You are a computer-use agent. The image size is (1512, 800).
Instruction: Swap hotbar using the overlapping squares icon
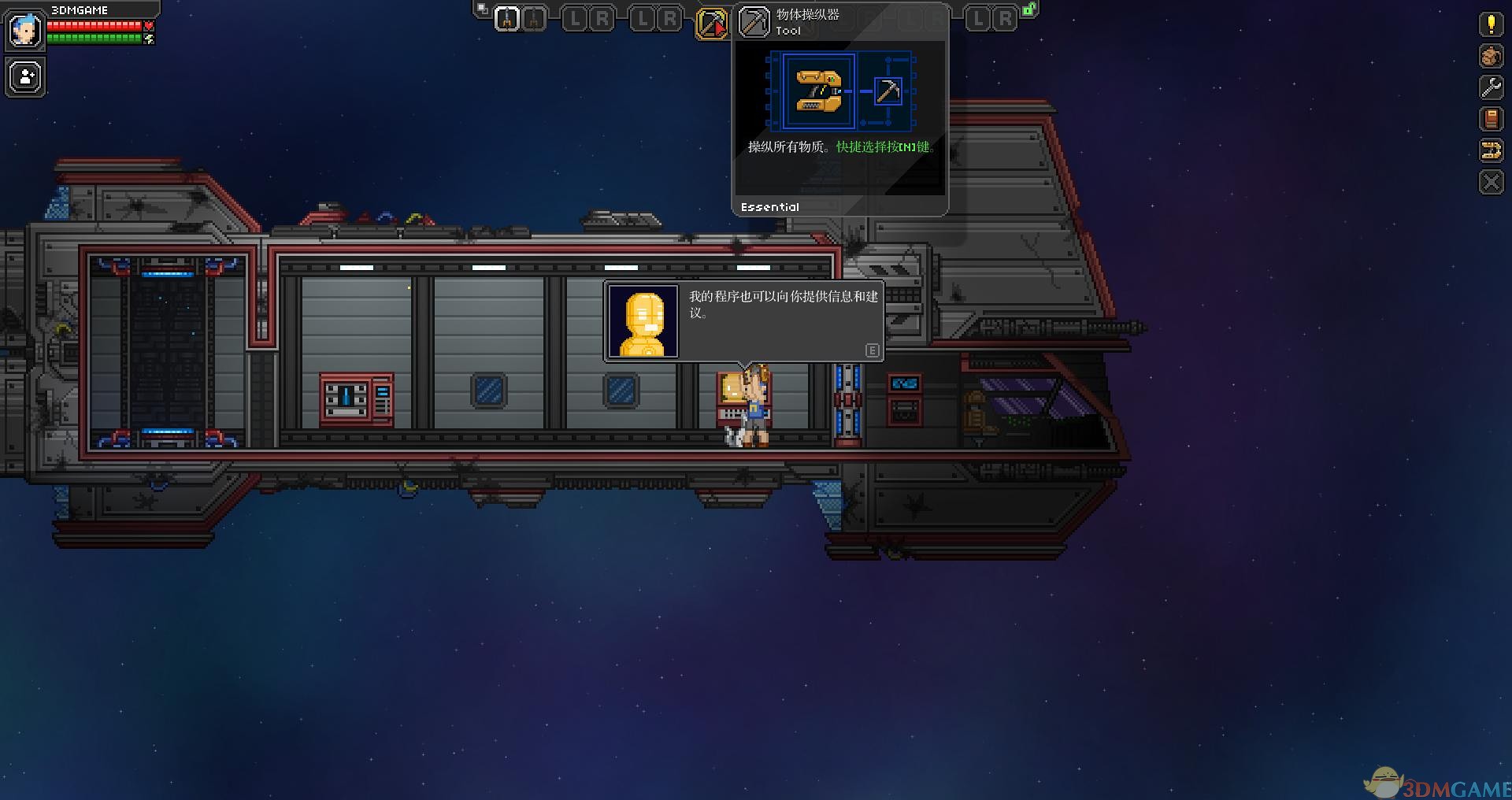481,9
